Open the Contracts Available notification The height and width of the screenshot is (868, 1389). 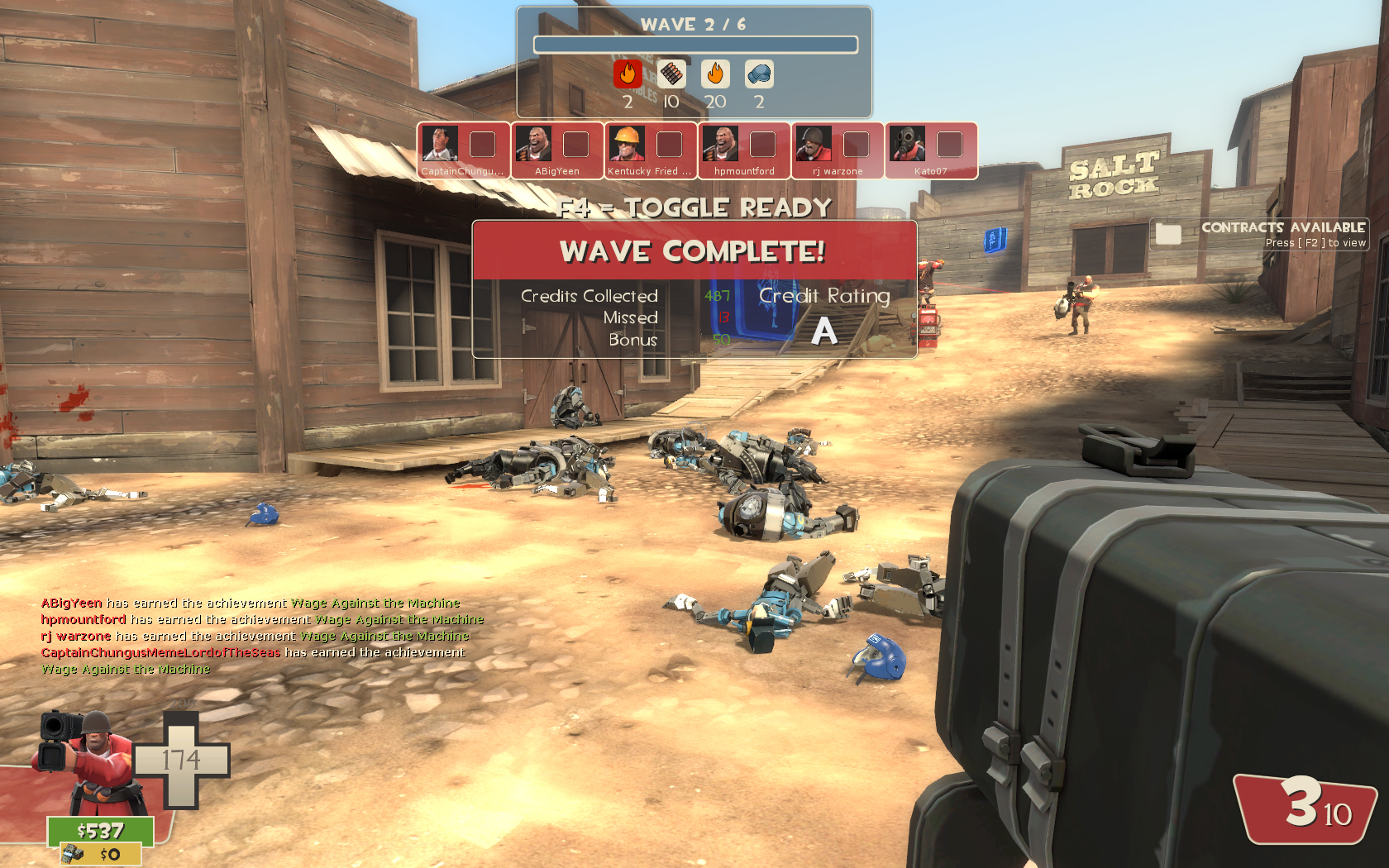click(1259, 234)
